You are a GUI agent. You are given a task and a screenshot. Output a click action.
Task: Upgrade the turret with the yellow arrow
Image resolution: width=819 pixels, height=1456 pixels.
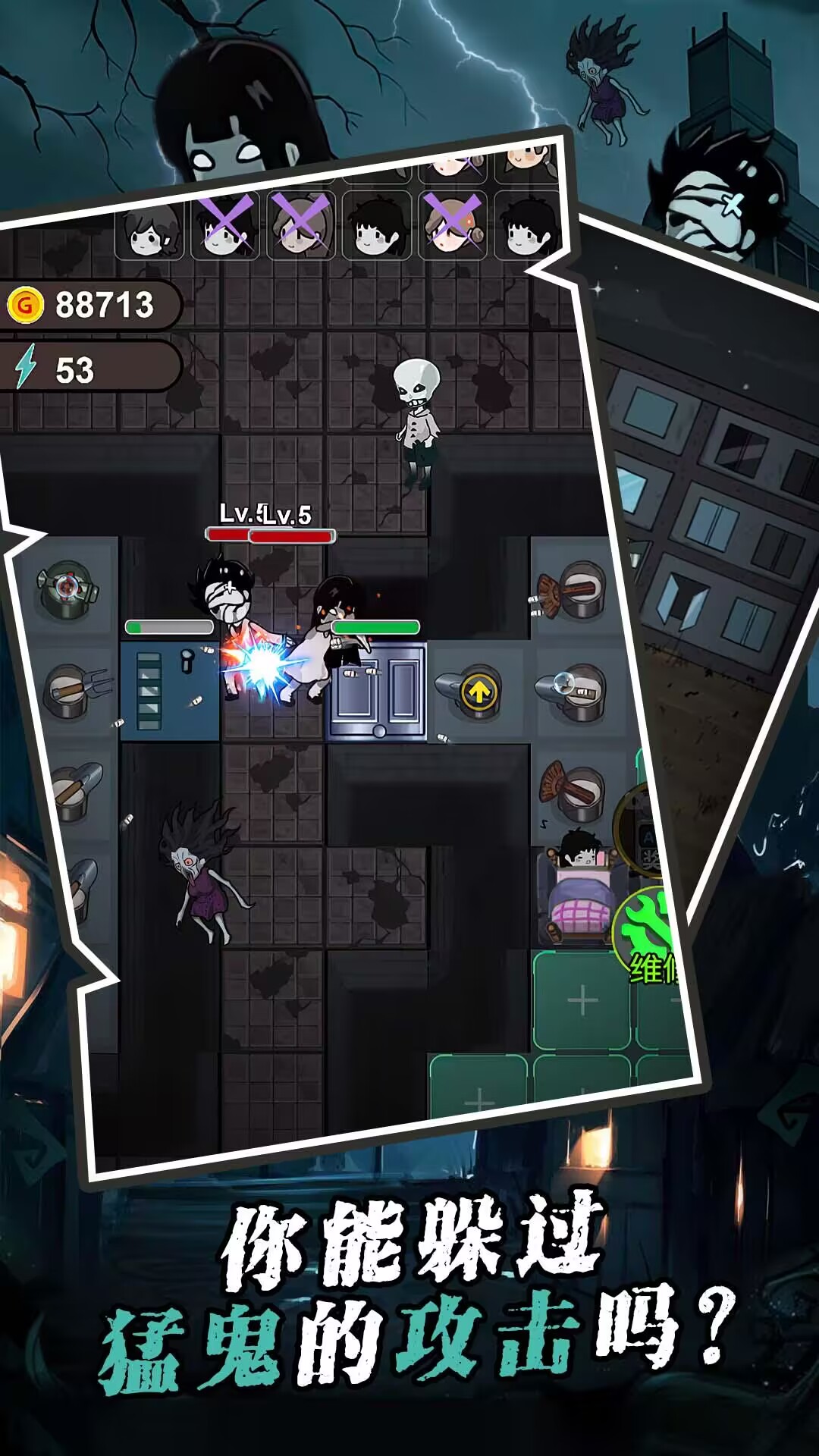[x=479, y=692]
